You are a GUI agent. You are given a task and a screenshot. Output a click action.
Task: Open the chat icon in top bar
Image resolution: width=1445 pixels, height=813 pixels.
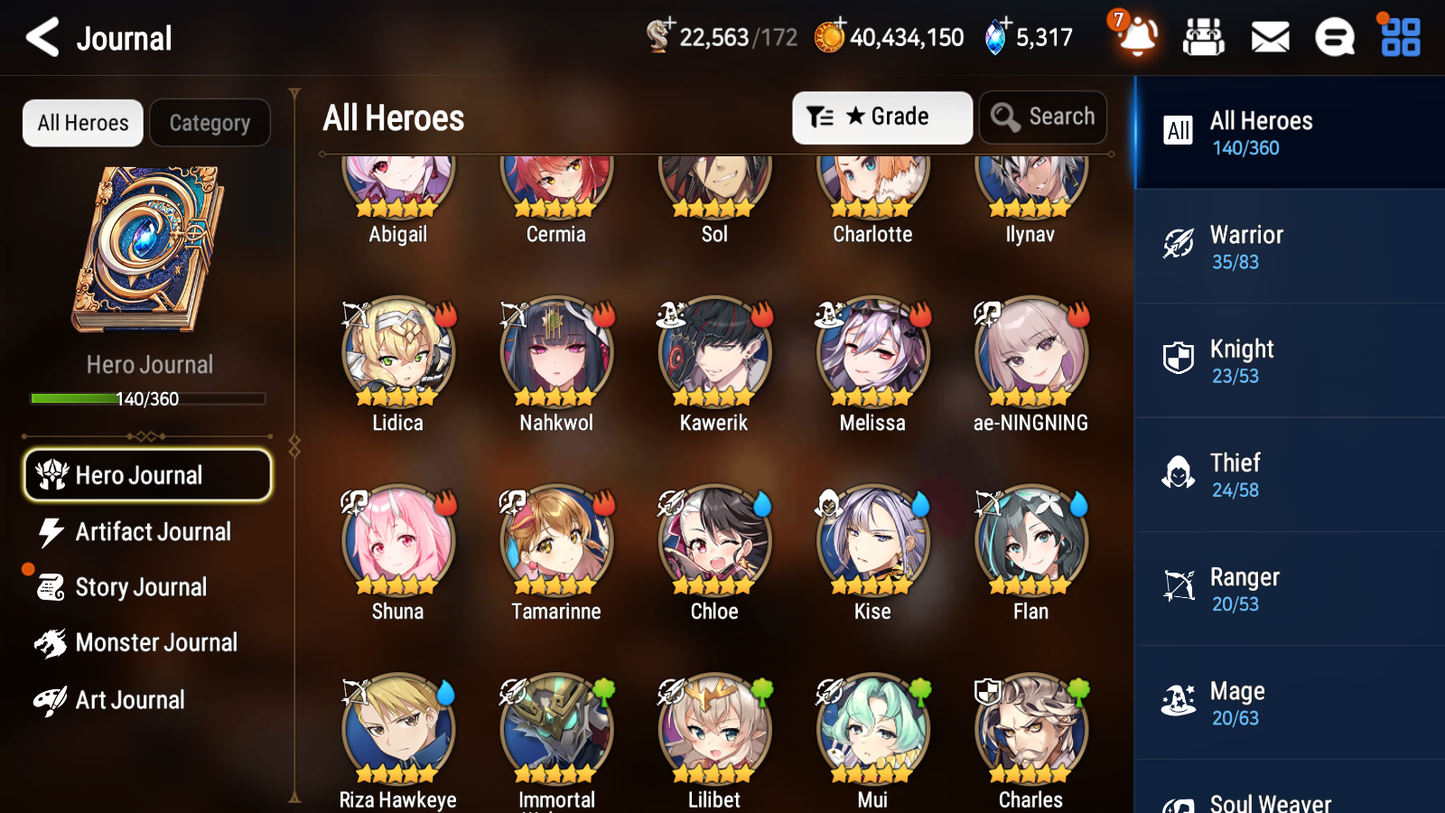(1334, 35)
